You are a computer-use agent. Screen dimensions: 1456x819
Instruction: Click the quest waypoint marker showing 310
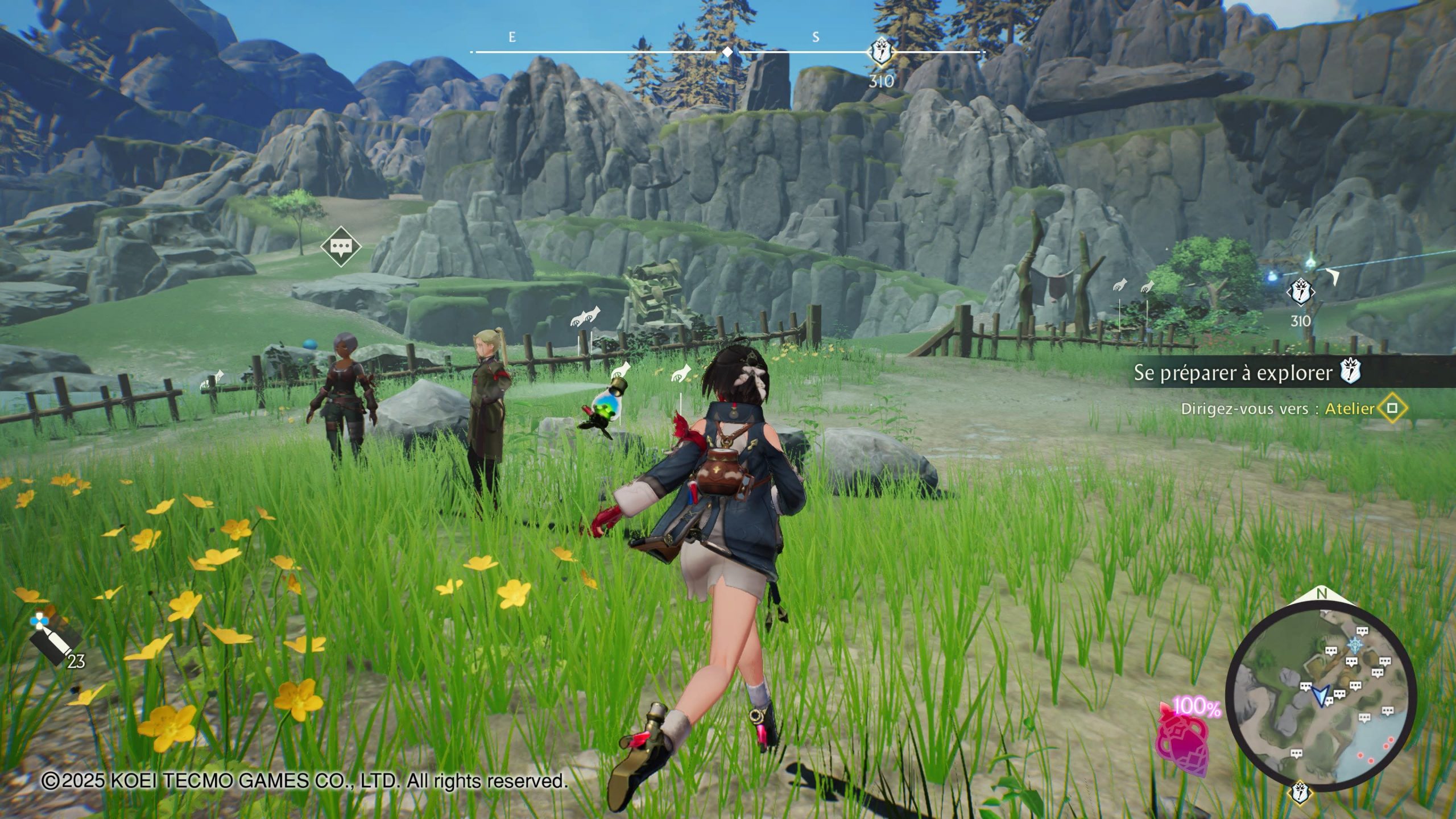pyautogui.click(x=1300, y=293)
